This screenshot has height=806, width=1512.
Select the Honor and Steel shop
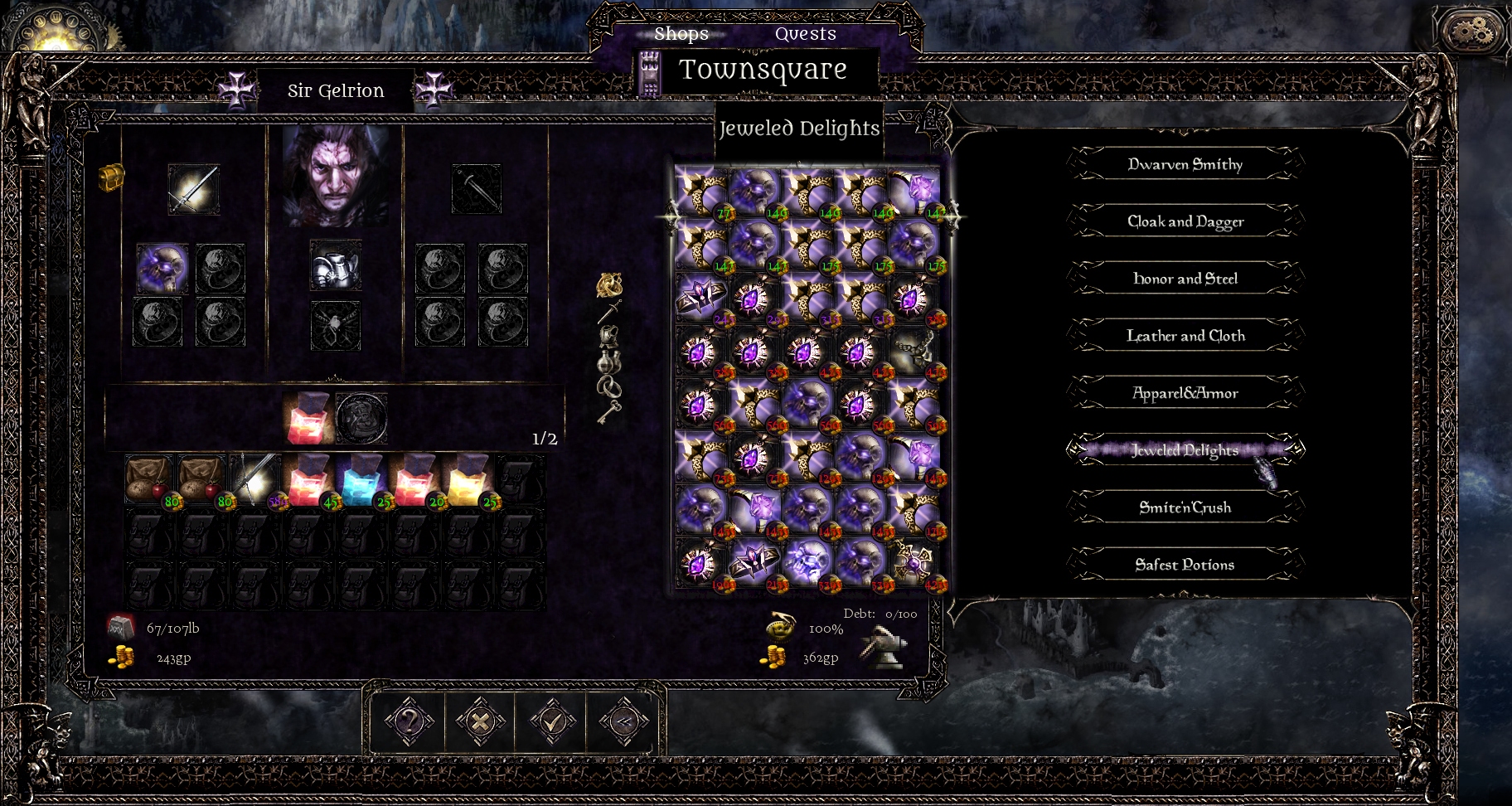pos(1185,279)
